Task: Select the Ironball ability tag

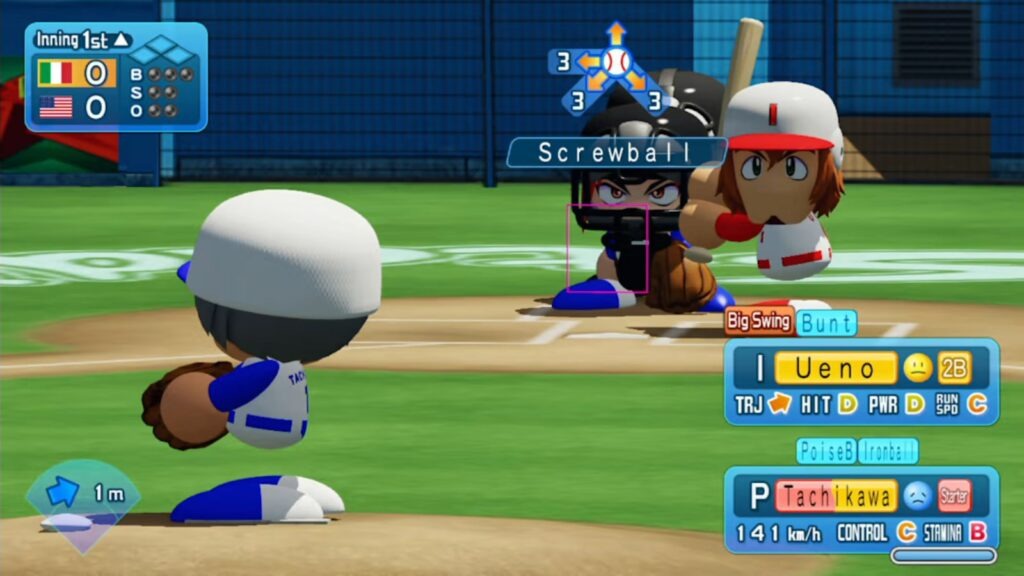Action: pyautogui.click(x=888, y=451)
